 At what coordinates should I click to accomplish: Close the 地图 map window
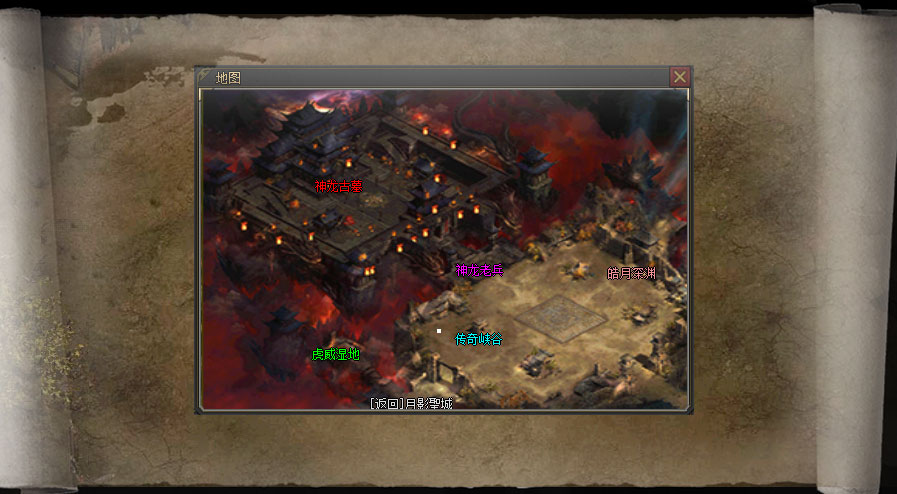coord(679,77)
